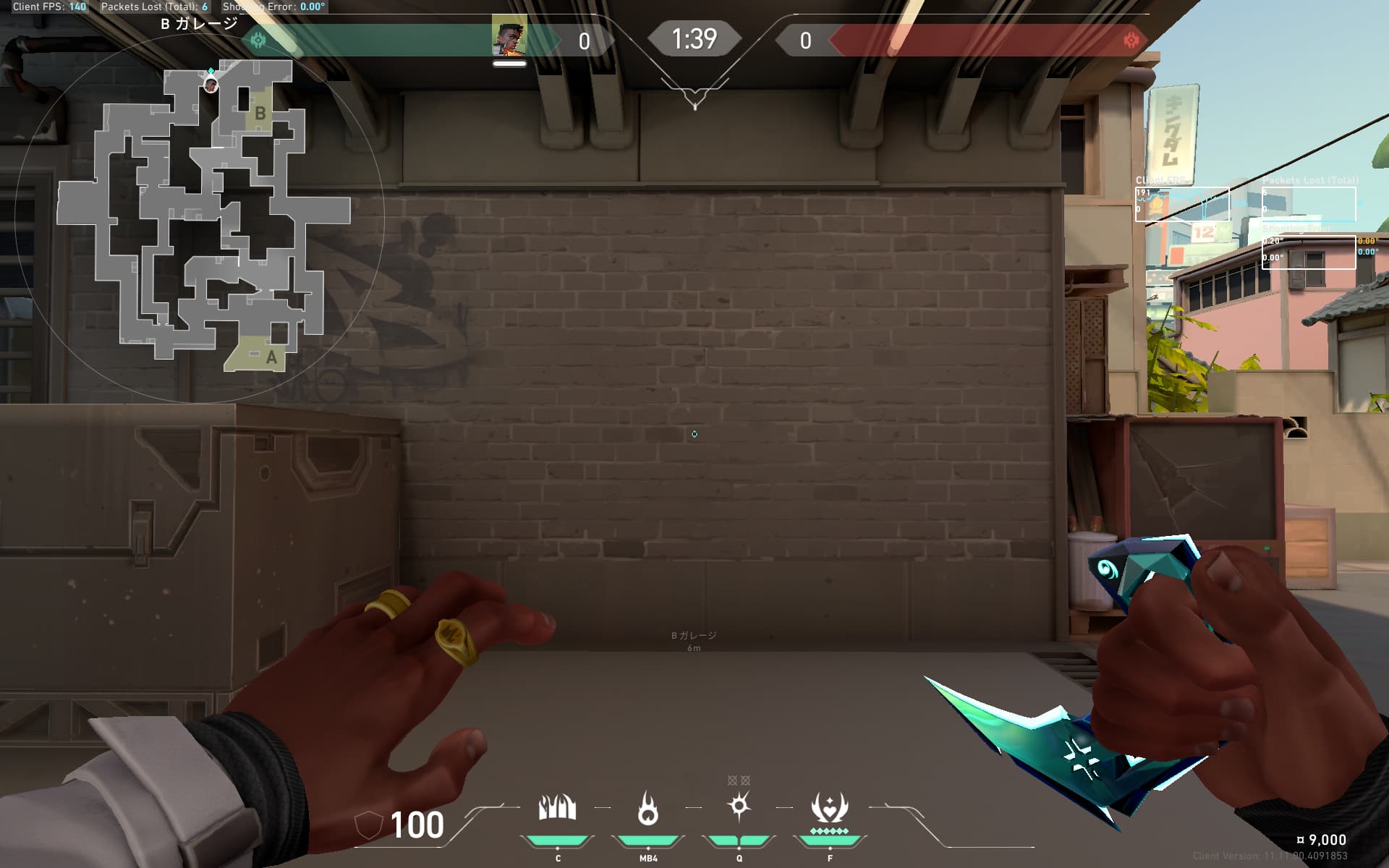The image size is (1389, 868).
Task: Activate the Blaze fire wall ability
Action: (x=557, y=808)
